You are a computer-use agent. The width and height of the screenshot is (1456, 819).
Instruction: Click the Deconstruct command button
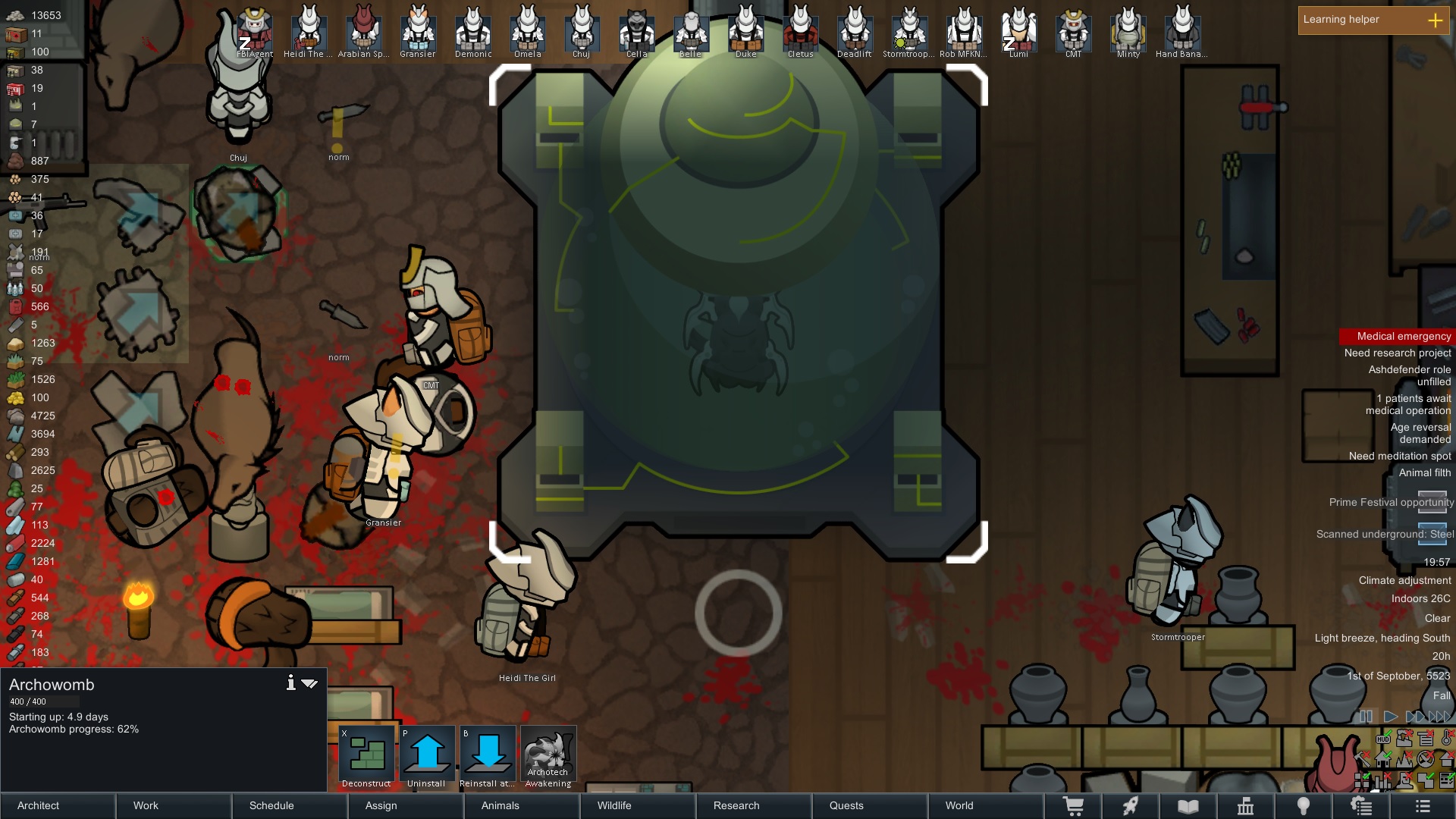pos(366,756)
